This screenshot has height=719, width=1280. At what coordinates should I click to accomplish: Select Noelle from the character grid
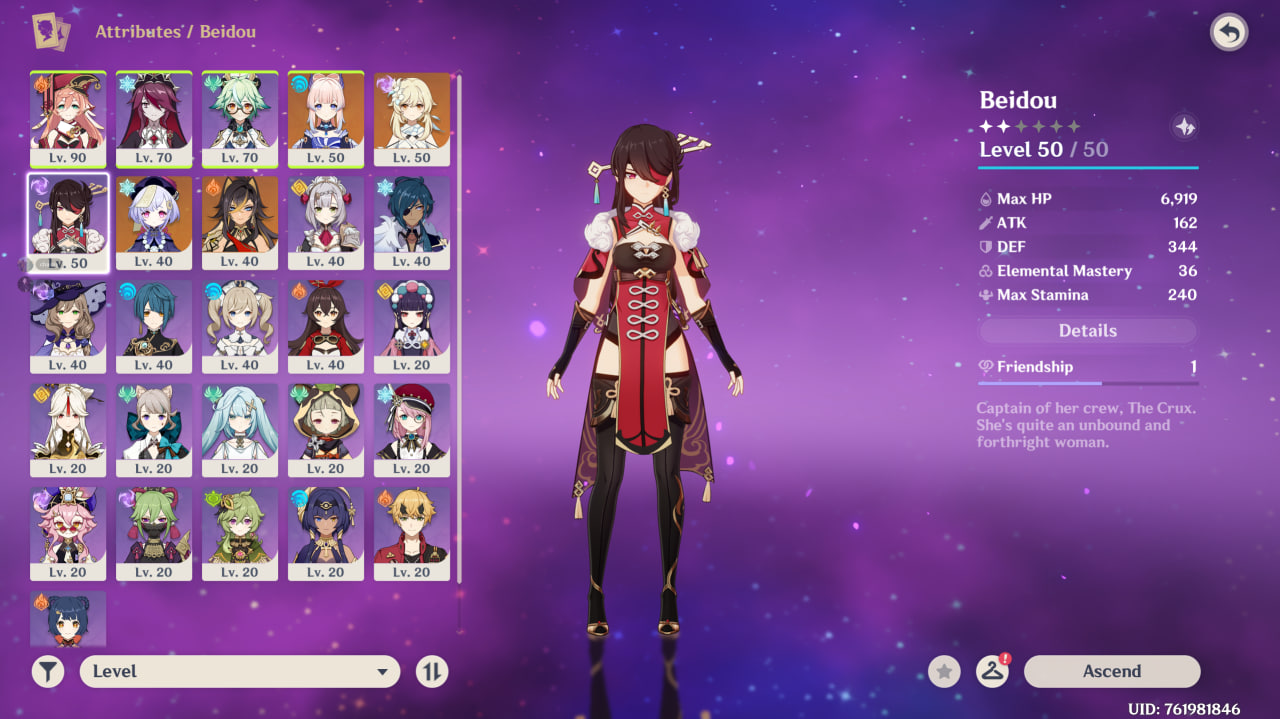tap(326, 221)
